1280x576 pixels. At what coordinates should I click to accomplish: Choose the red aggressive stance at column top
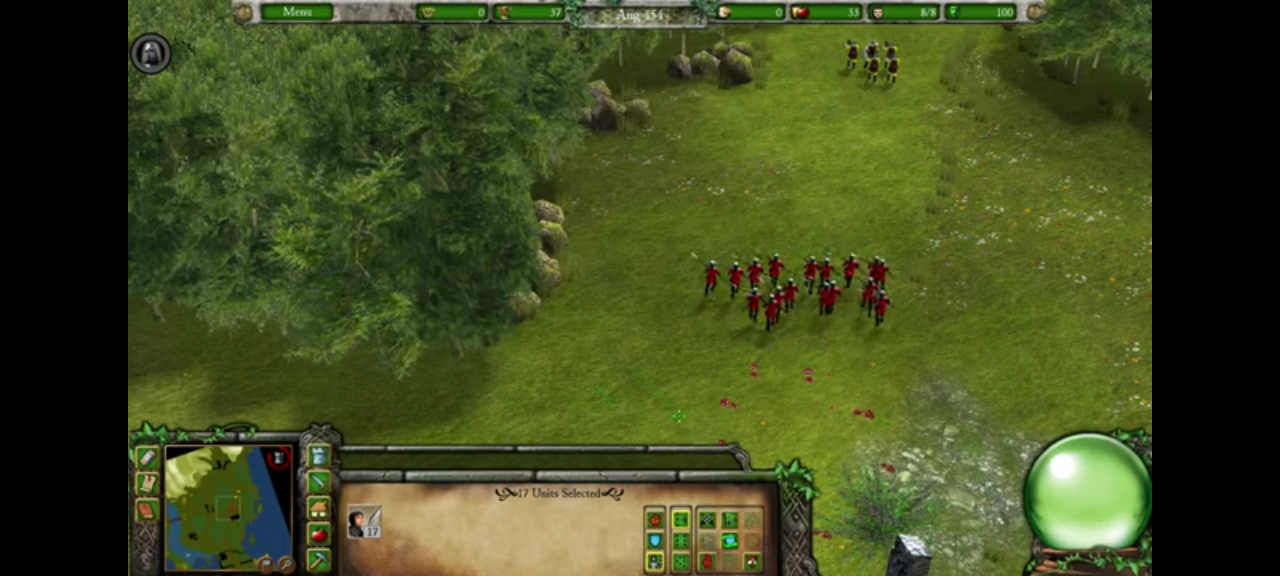click(x=655, y=519)
